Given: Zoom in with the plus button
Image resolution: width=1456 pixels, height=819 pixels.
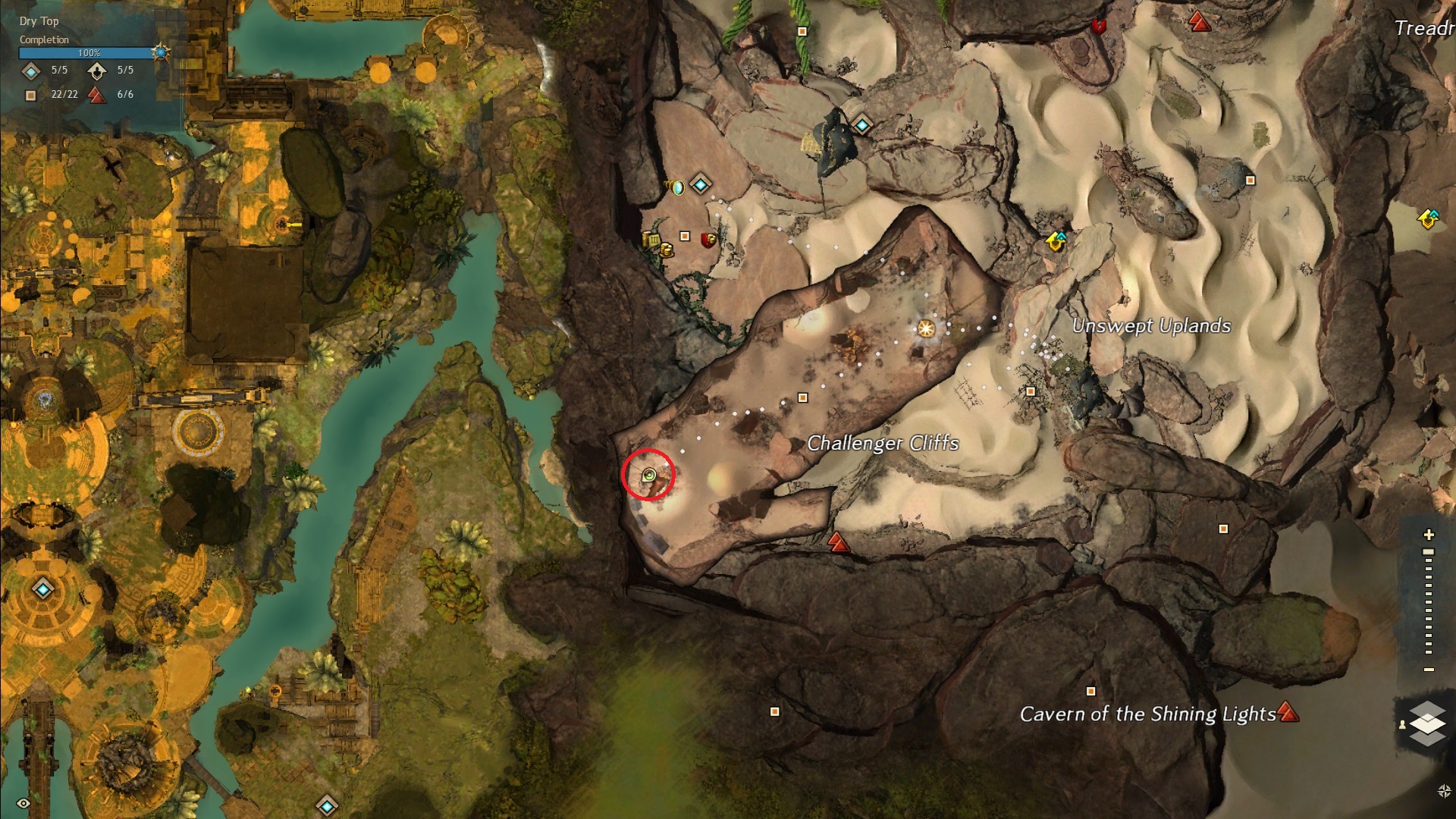Looking at the screenshot, I should pos(1429,535).
